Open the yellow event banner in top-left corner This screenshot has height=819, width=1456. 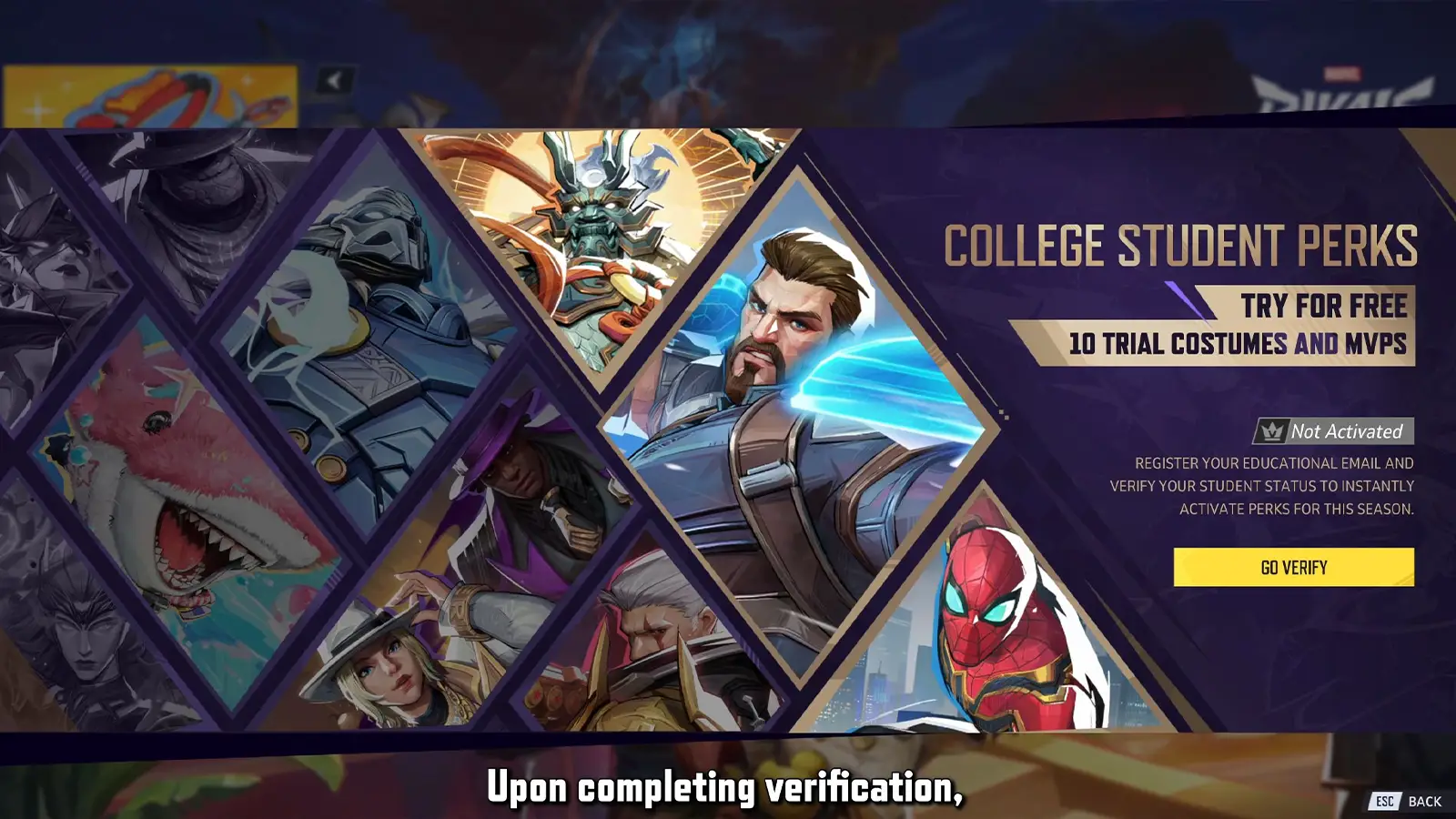coord(150,96)
